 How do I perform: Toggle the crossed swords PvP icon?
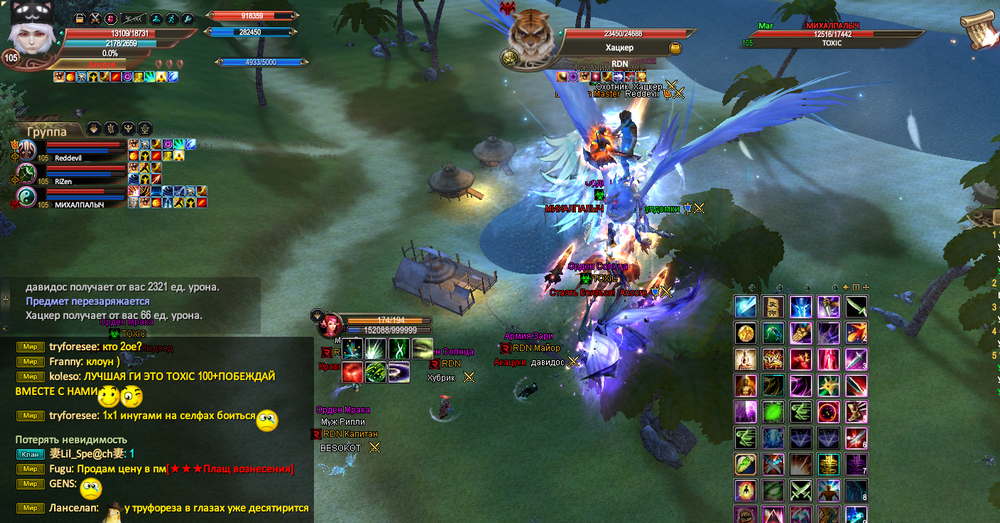coord(95,18)
